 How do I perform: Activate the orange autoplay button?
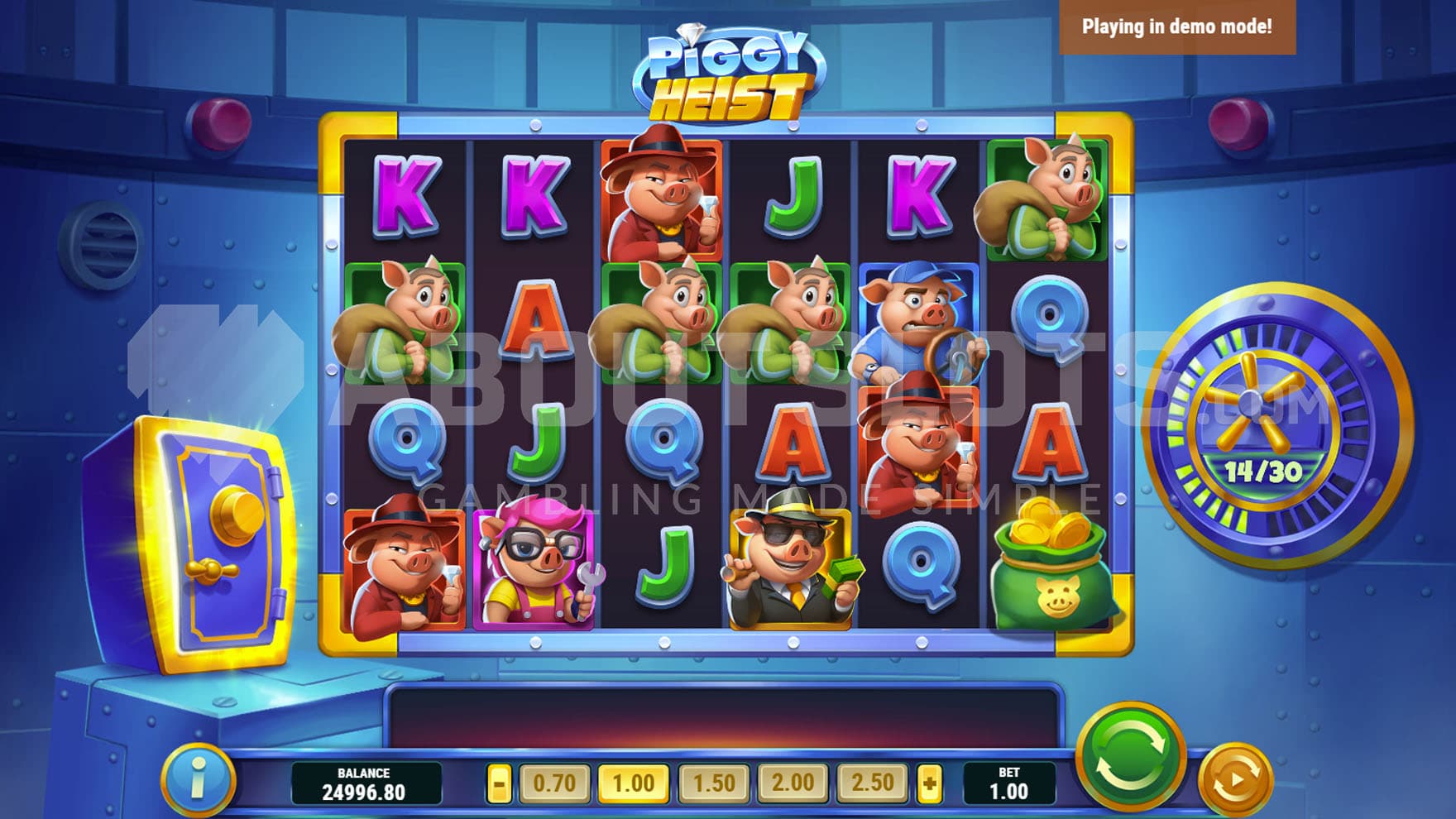pos(1234,778)
